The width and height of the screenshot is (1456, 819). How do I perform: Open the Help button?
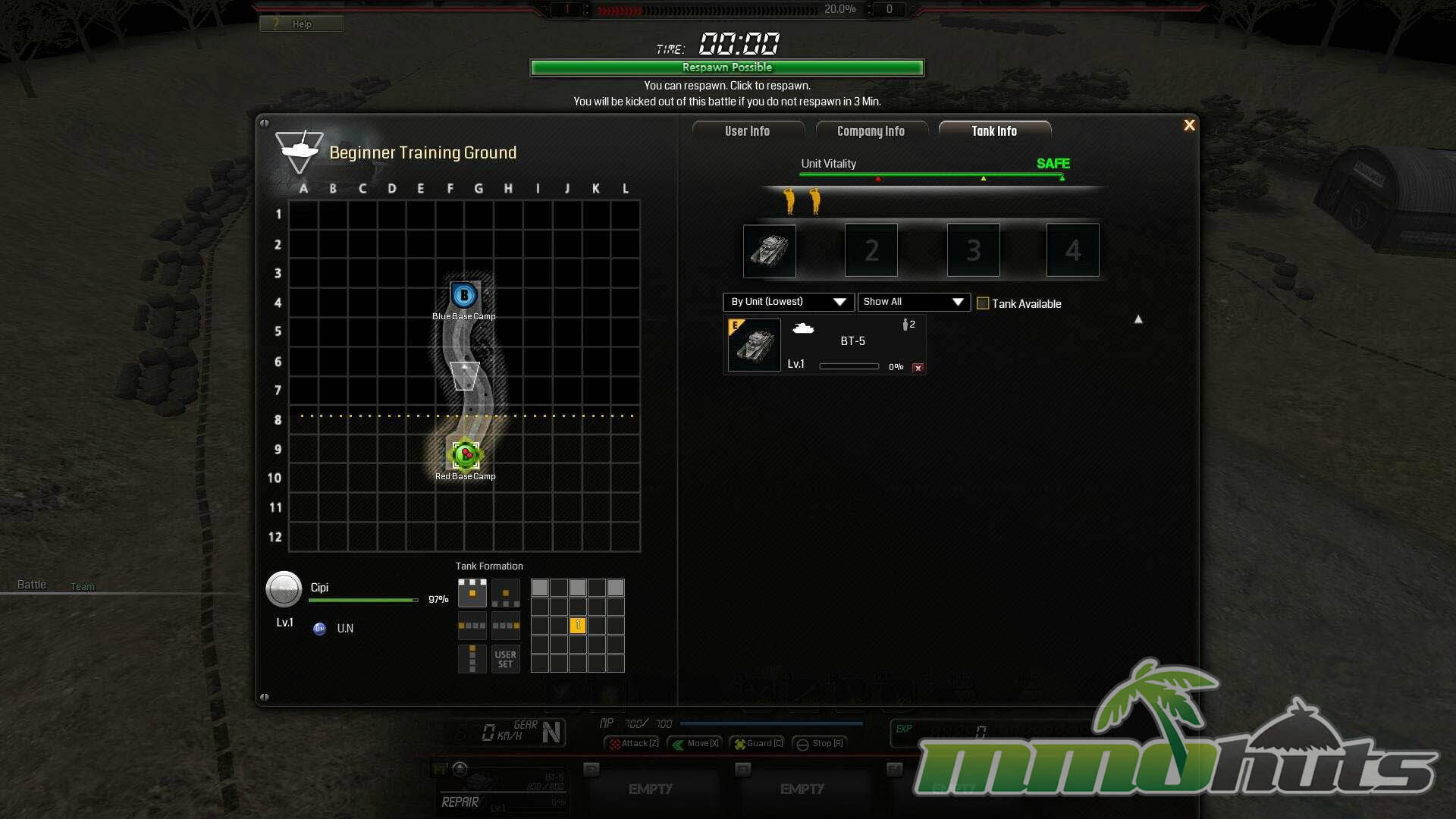301,24
